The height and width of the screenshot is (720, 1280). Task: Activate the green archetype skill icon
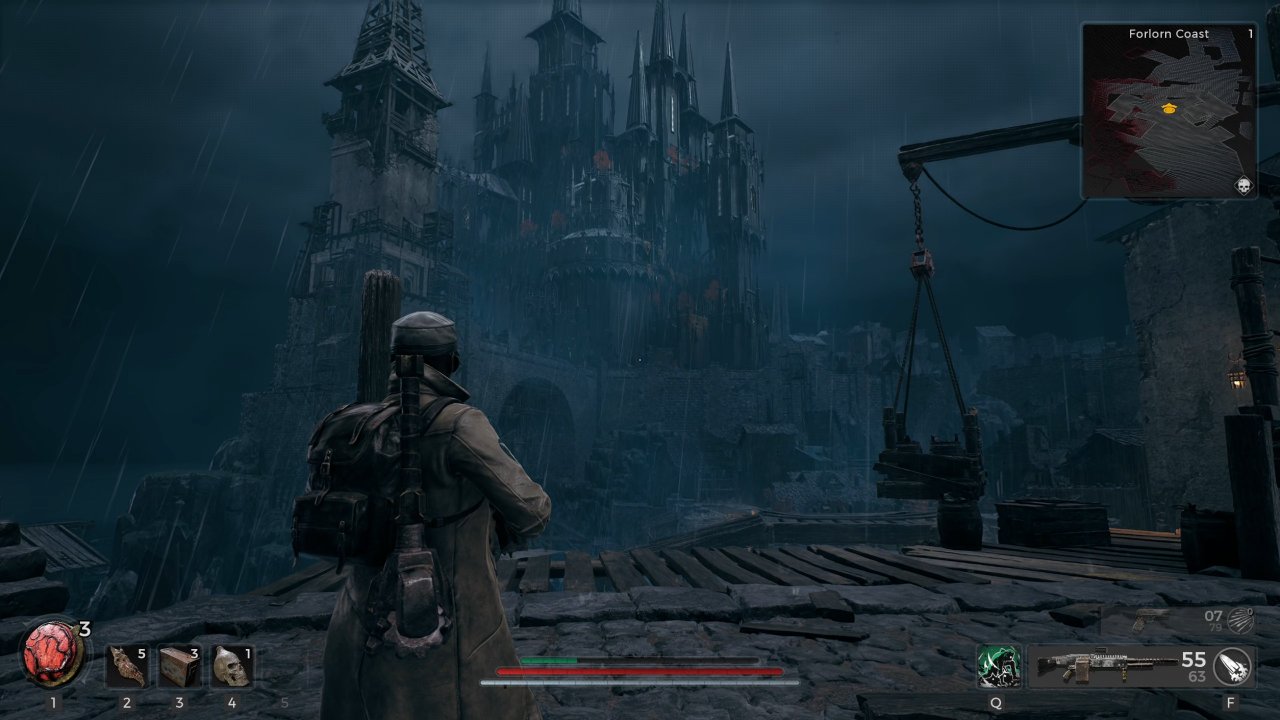(x=998, y=667)
